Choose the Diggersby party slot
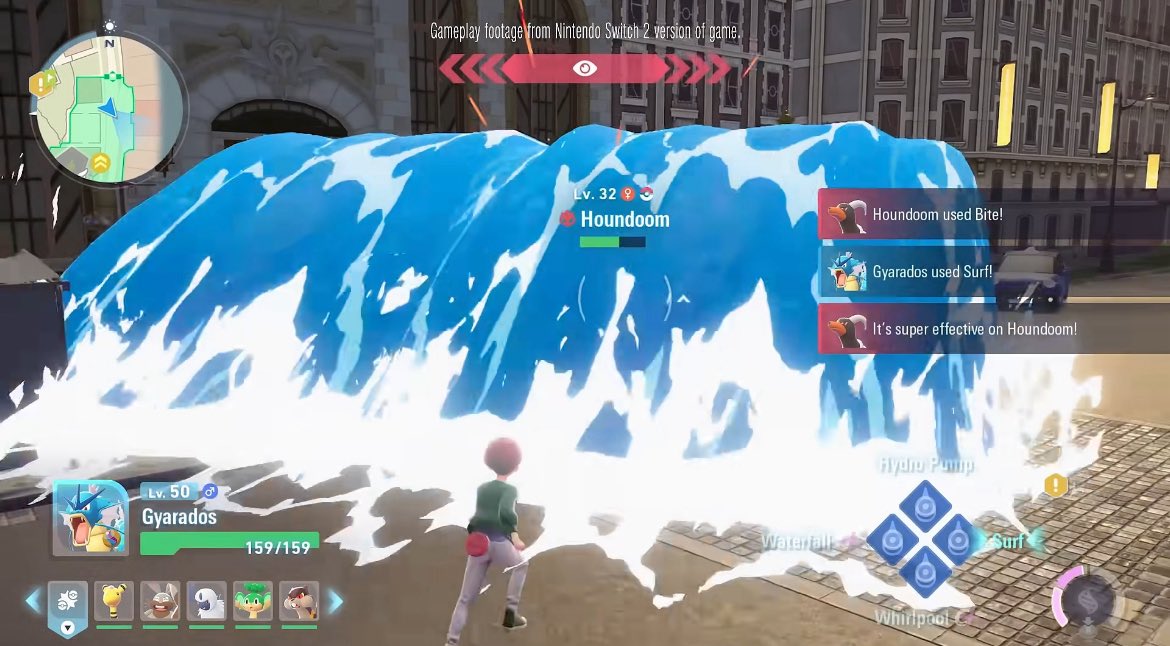1170x646 pixels. tap(160, 601)
